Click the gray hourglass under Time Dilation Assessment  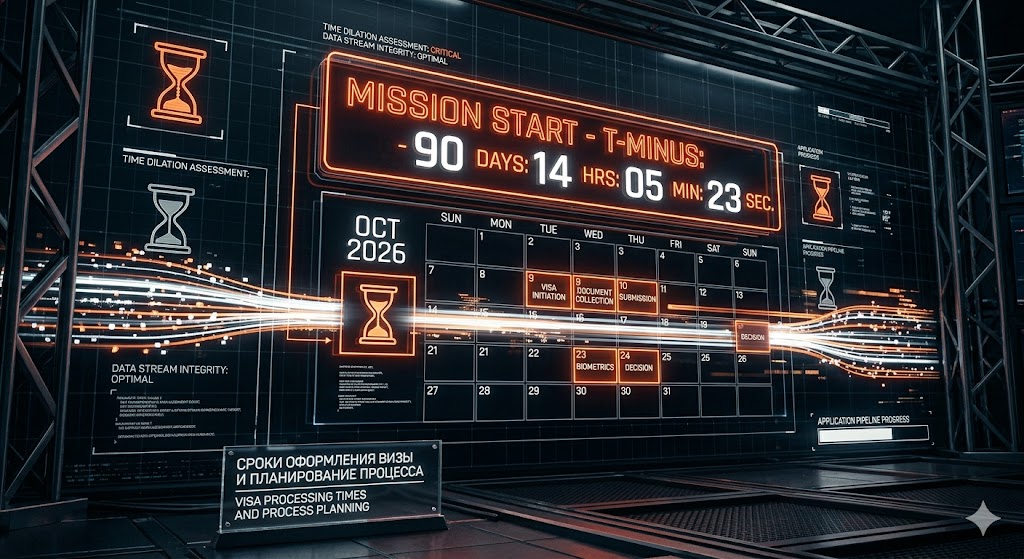pyautogui.click(x=170, y=218)
